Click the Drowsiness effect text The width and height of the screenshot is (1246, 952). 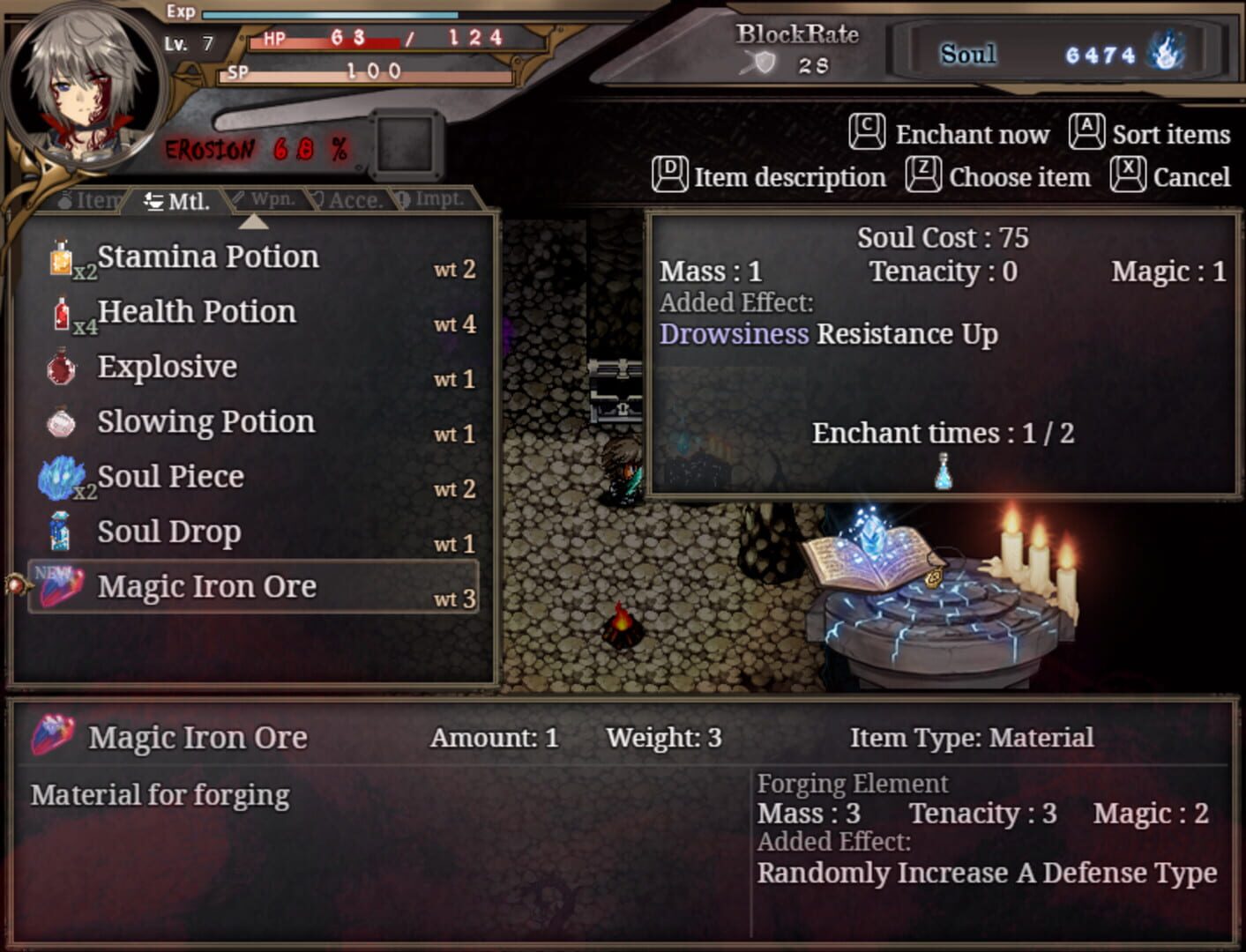point(735,334)
